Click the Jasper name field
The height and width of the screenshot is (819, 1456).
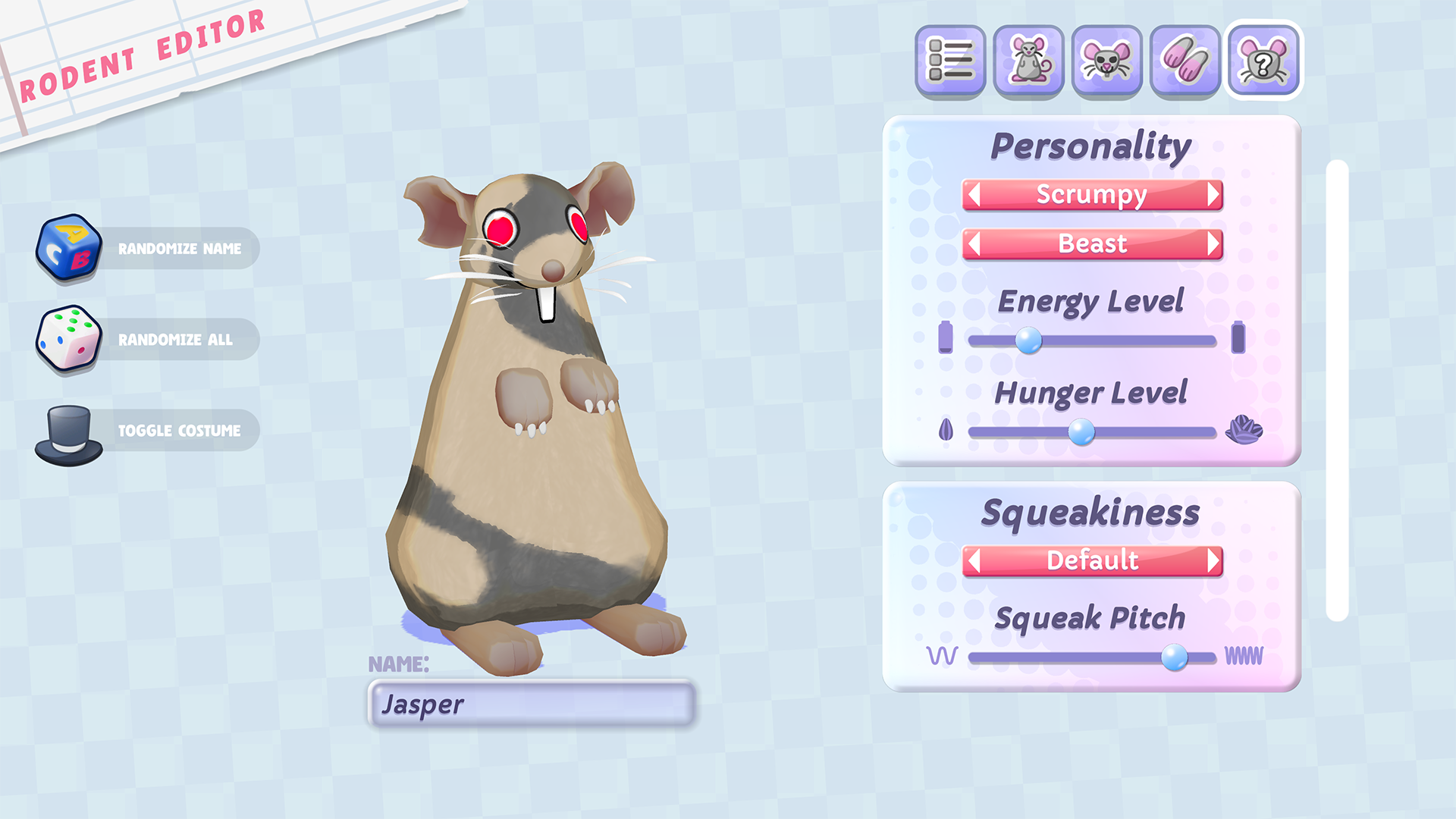point(531,704)
